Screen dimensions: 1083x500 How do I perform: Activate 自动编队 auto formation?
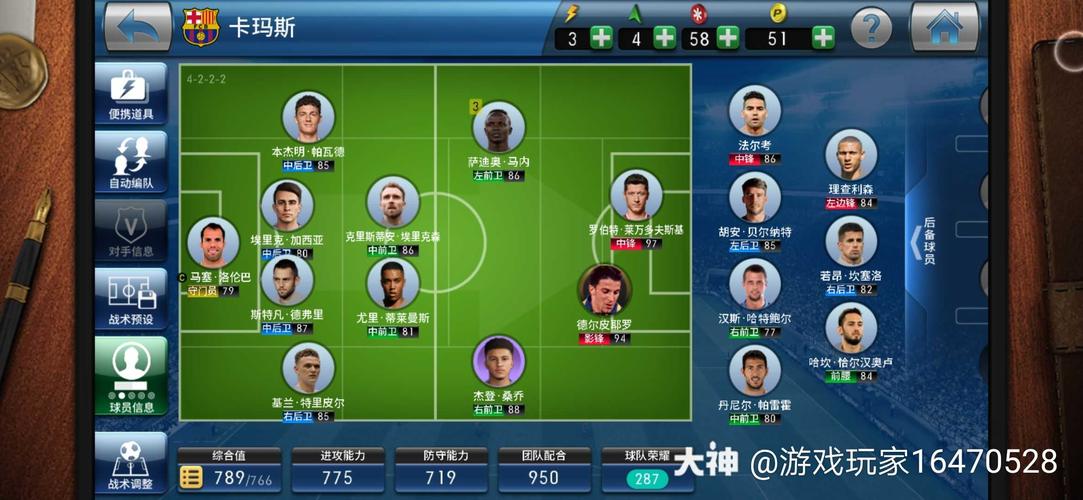(131, 161)
